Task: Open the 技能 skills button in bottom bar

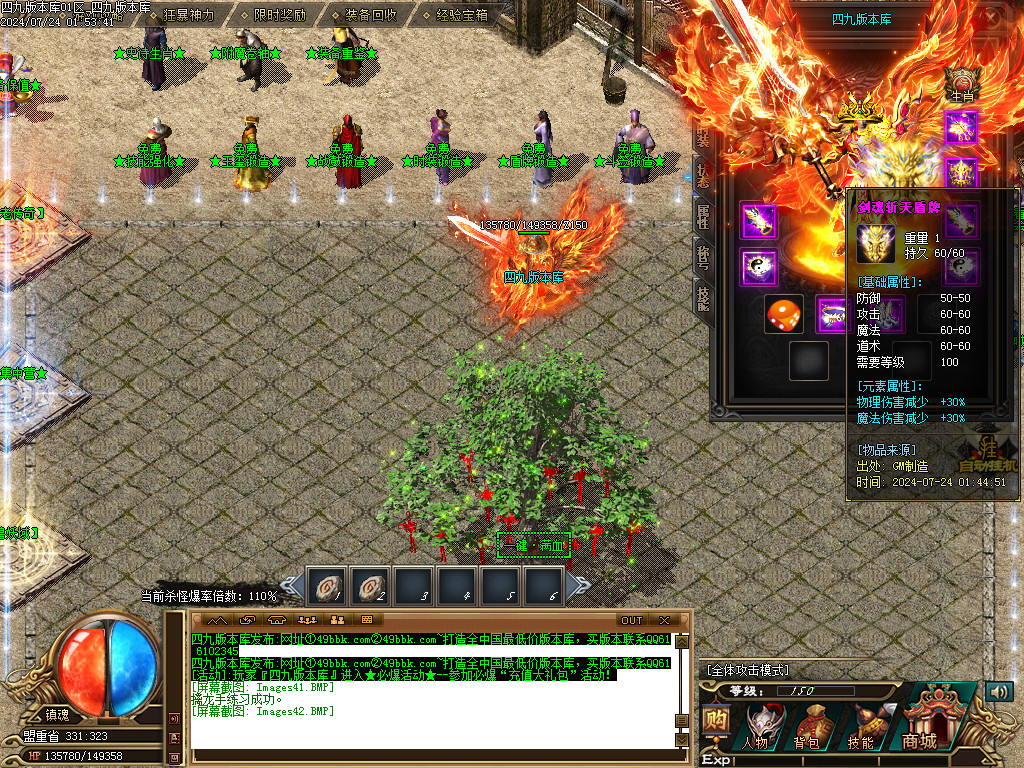Action: click(859, 724)
